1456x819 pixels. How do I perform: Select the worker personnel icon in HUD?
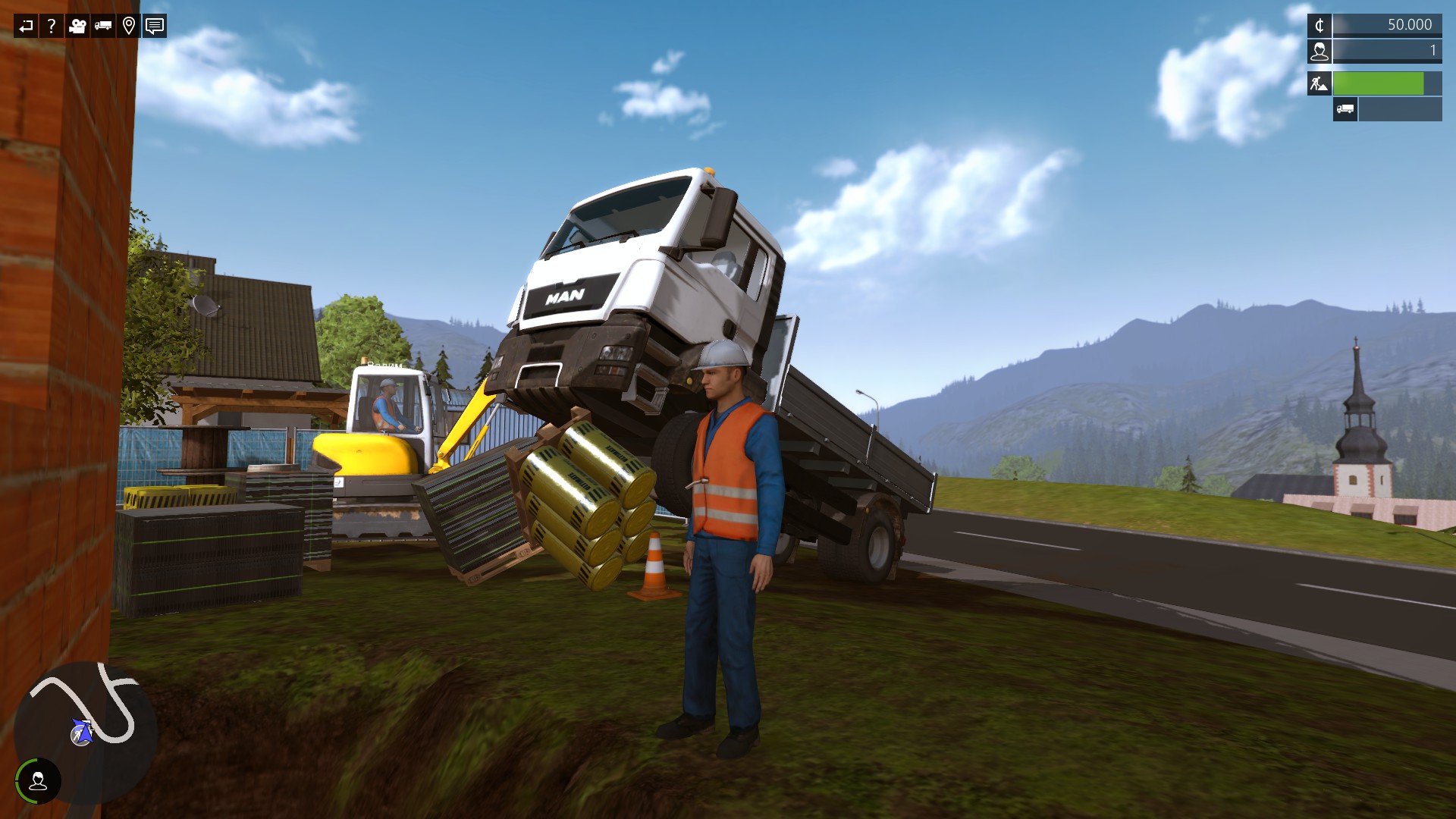[x=1319, y=52]
